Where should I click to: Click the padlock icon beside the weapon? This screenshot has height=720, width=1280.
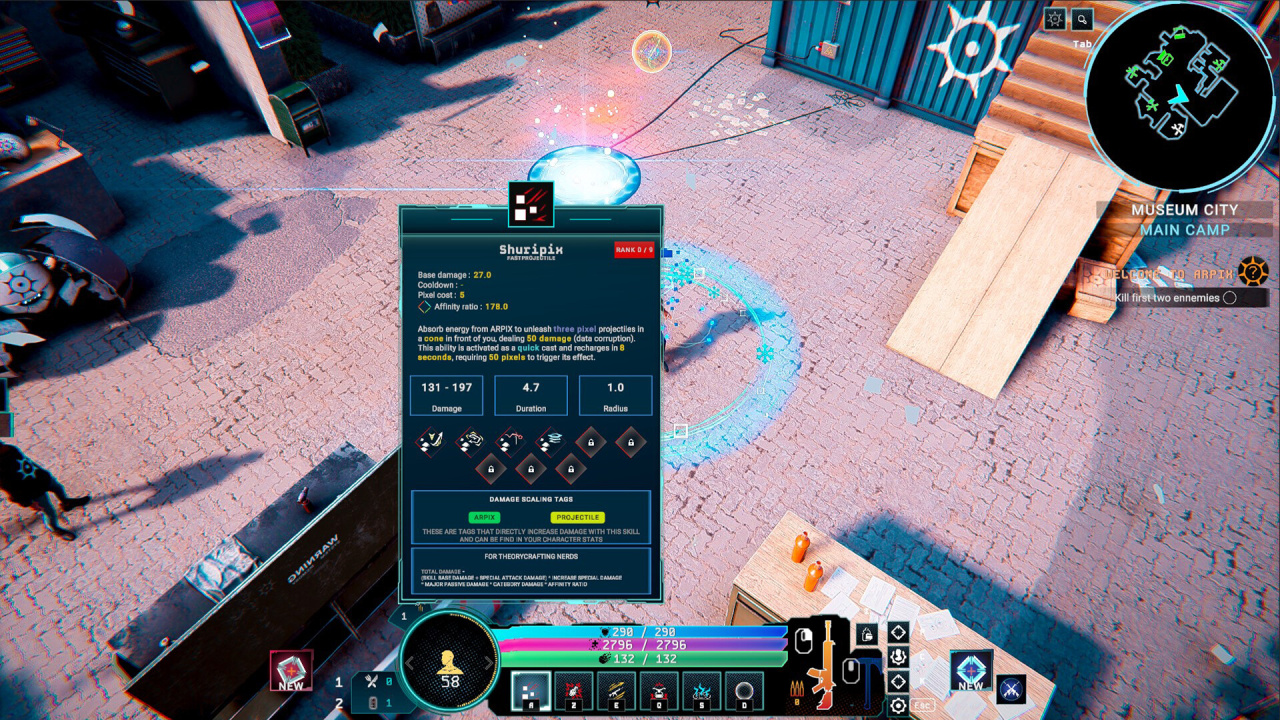tap(867, 634)
